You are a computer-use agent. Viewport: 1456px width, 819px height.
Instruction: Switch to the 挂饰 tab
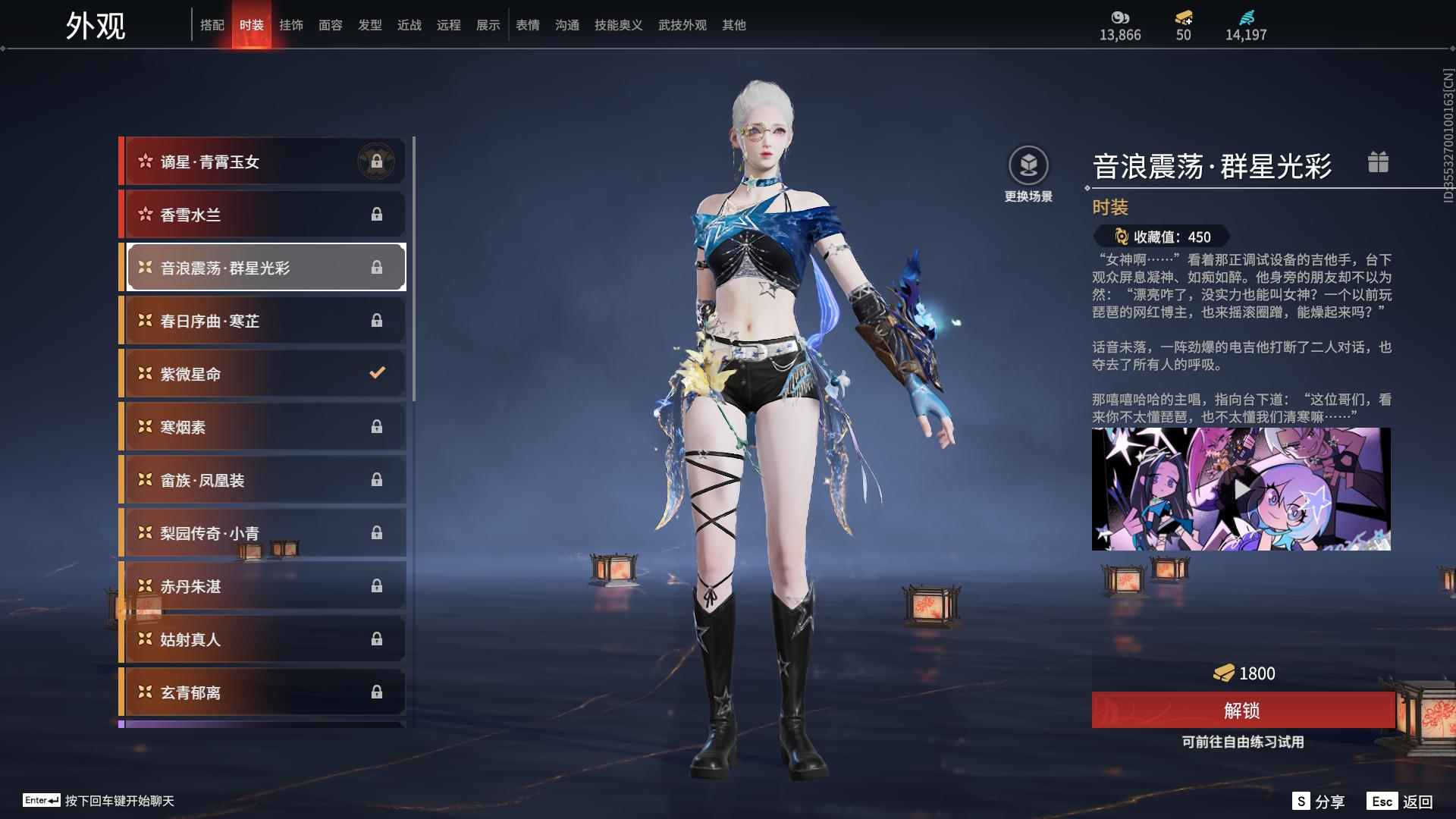tap(291, 24)
